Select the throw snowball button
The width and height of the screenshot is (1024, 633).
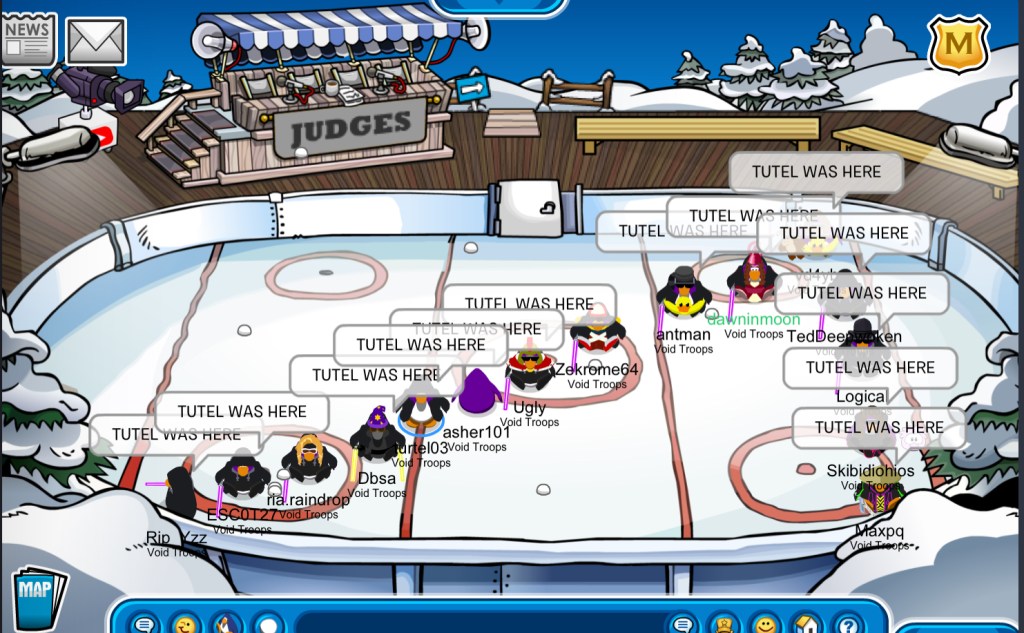coord(268,625)
